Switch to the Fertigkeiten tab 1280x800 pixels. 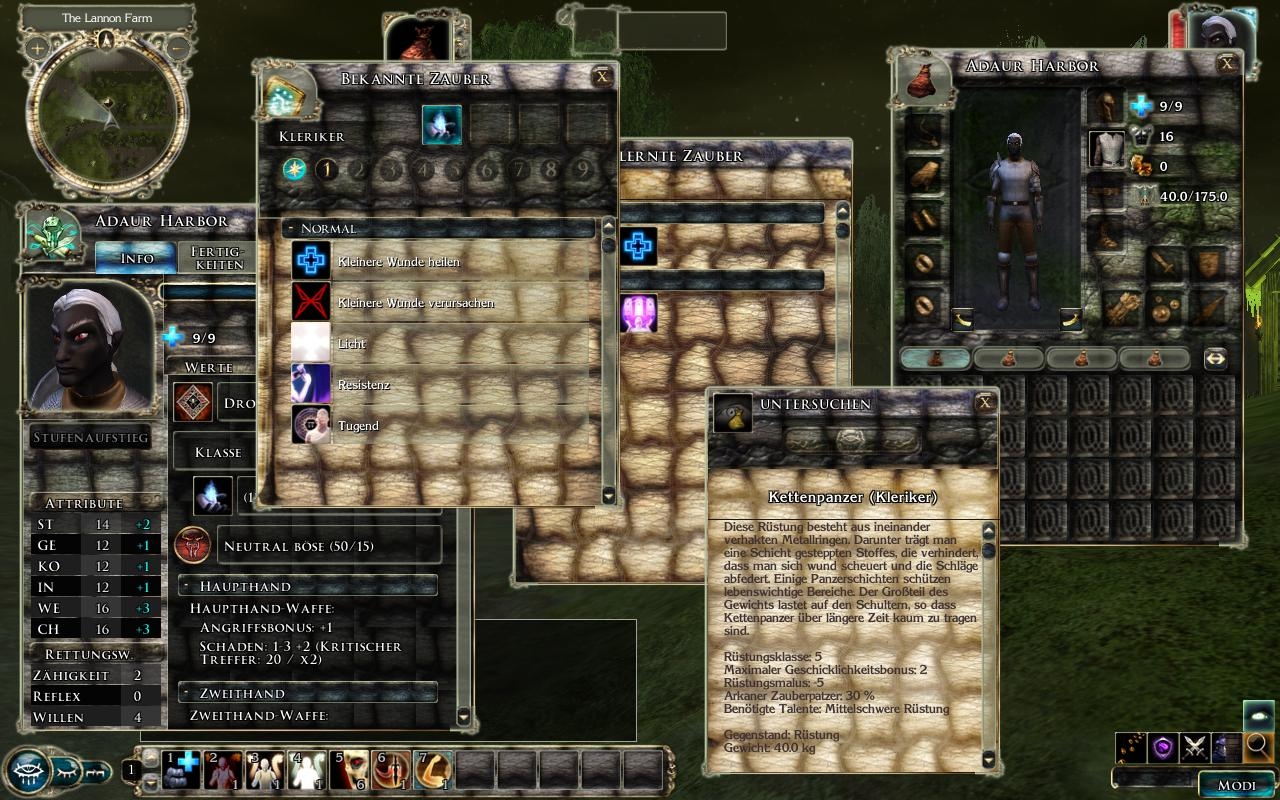click(217, 258)
